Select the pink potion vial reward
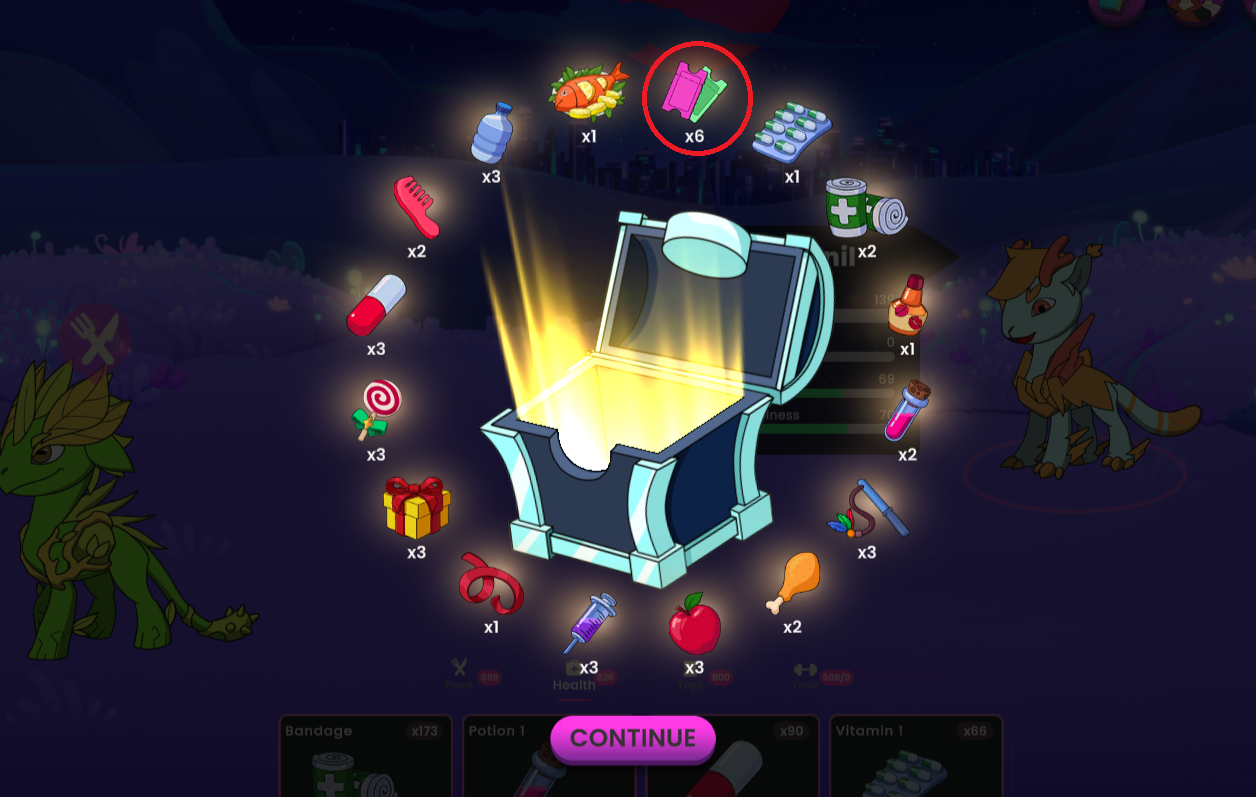Image resolution: width=1256 pixels, height=797 pixels. tap(906, 411)
